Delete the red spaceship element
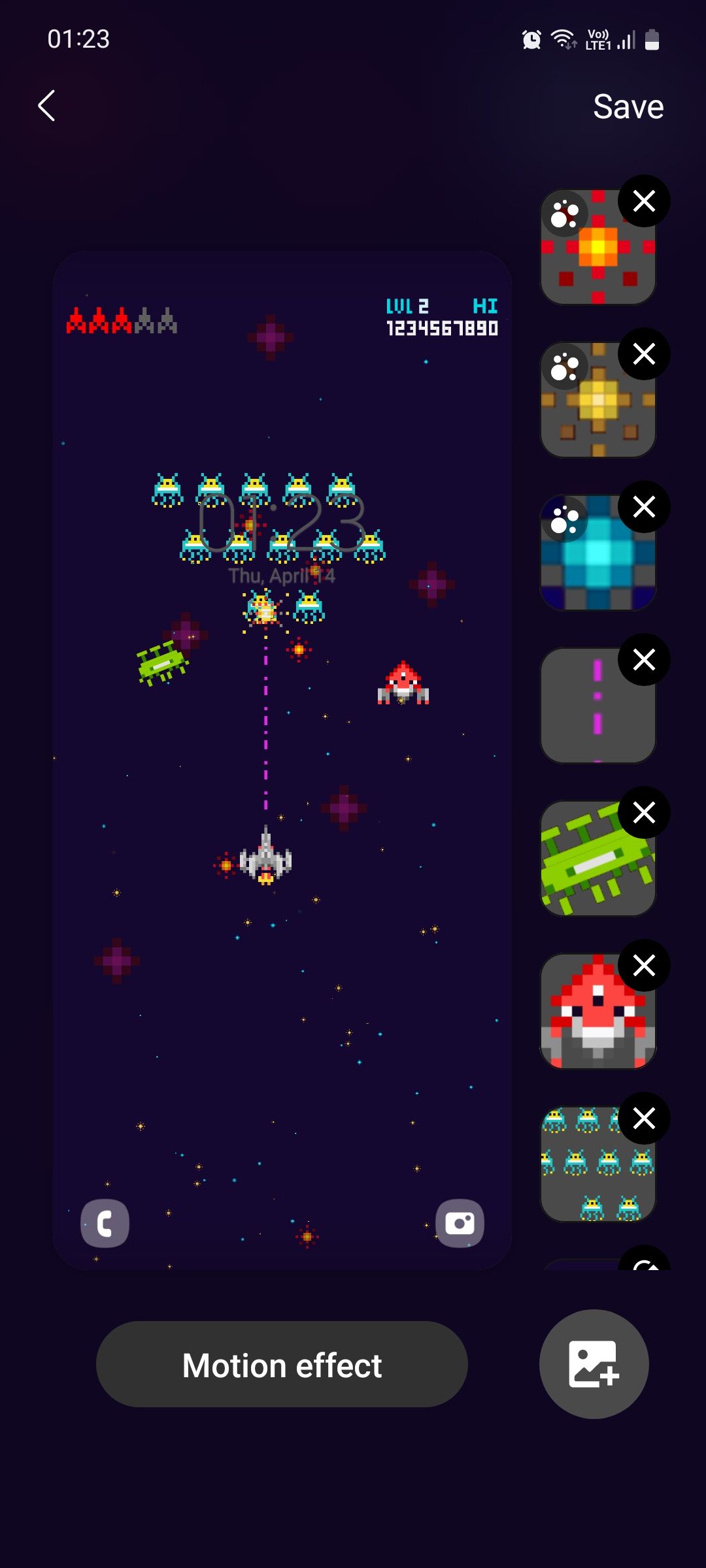The width and height of the screenshot is (706, 1568). [644, 966]
